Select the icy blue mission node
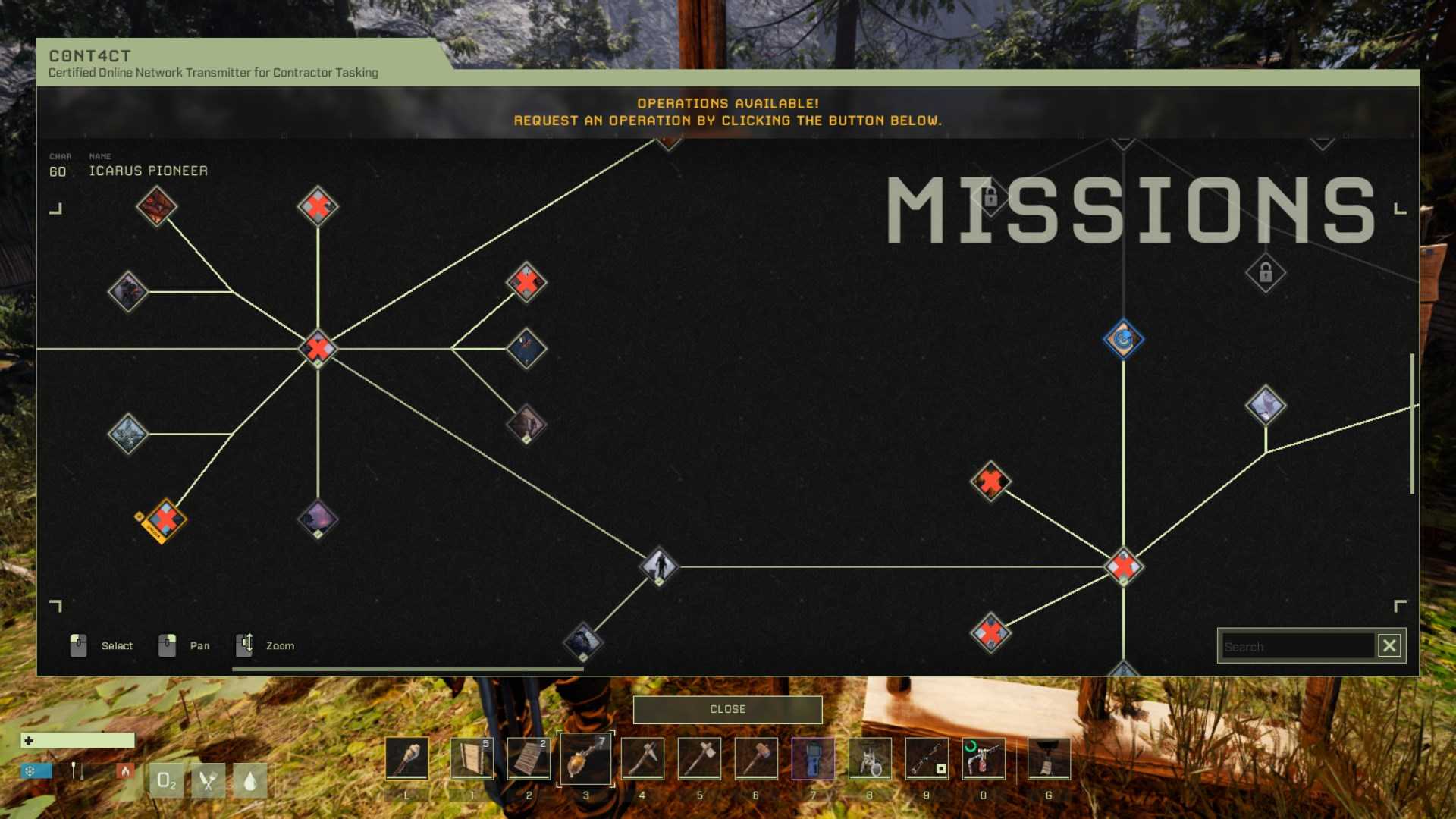This screenshot has height=819, width=1456. [128, 434]
